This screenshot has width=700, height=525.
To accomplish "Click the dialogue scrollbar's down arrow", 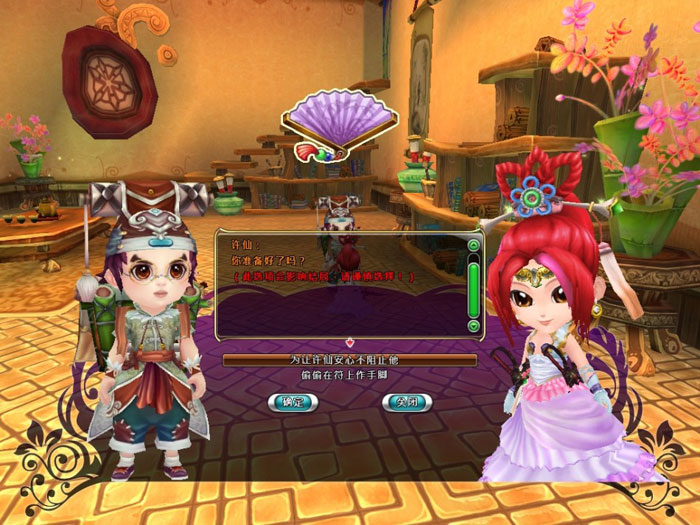I will pyautogui.click(x=473, y=326).
